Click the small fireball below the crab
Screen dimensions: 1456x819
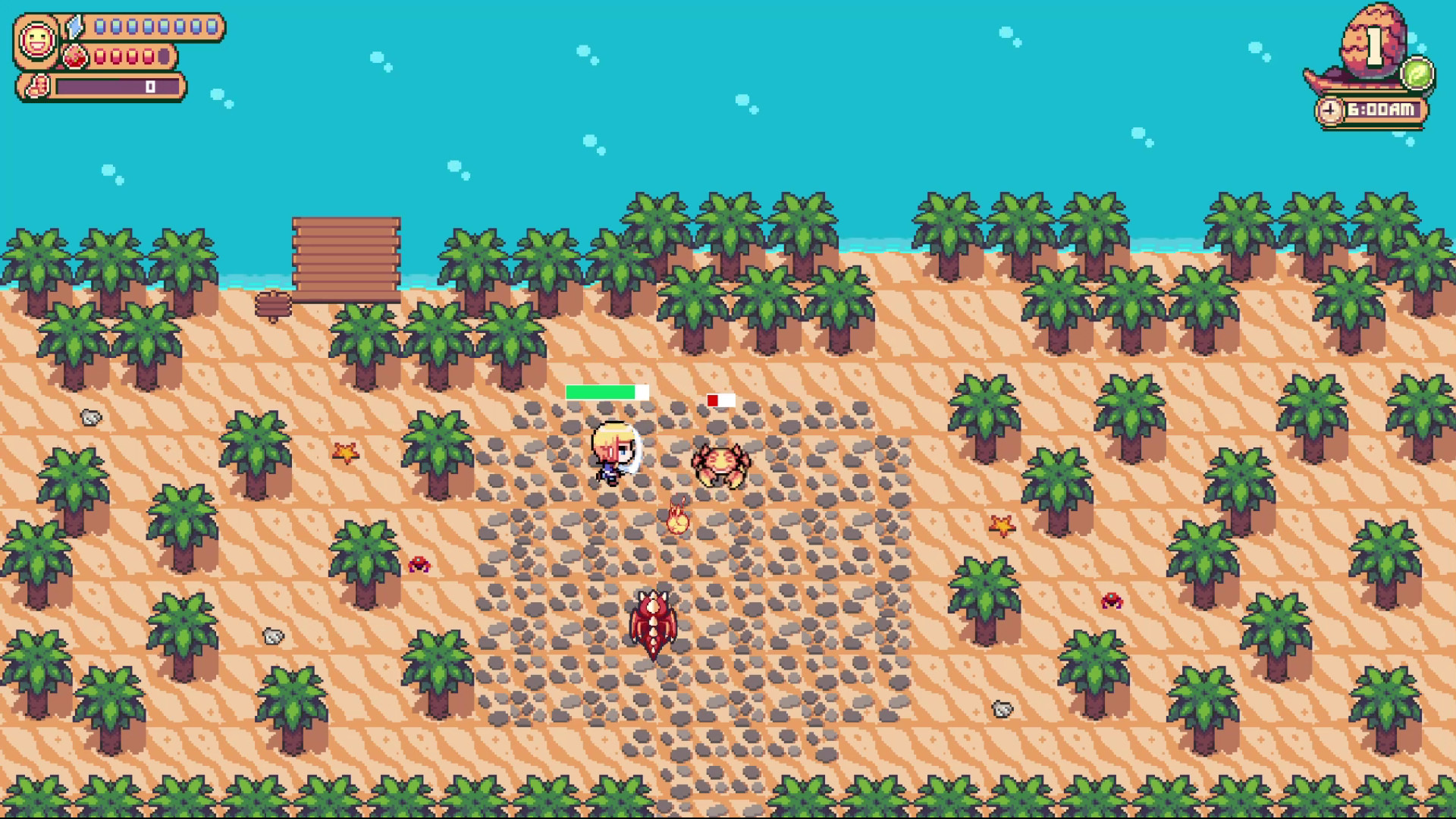pos(677,520)
